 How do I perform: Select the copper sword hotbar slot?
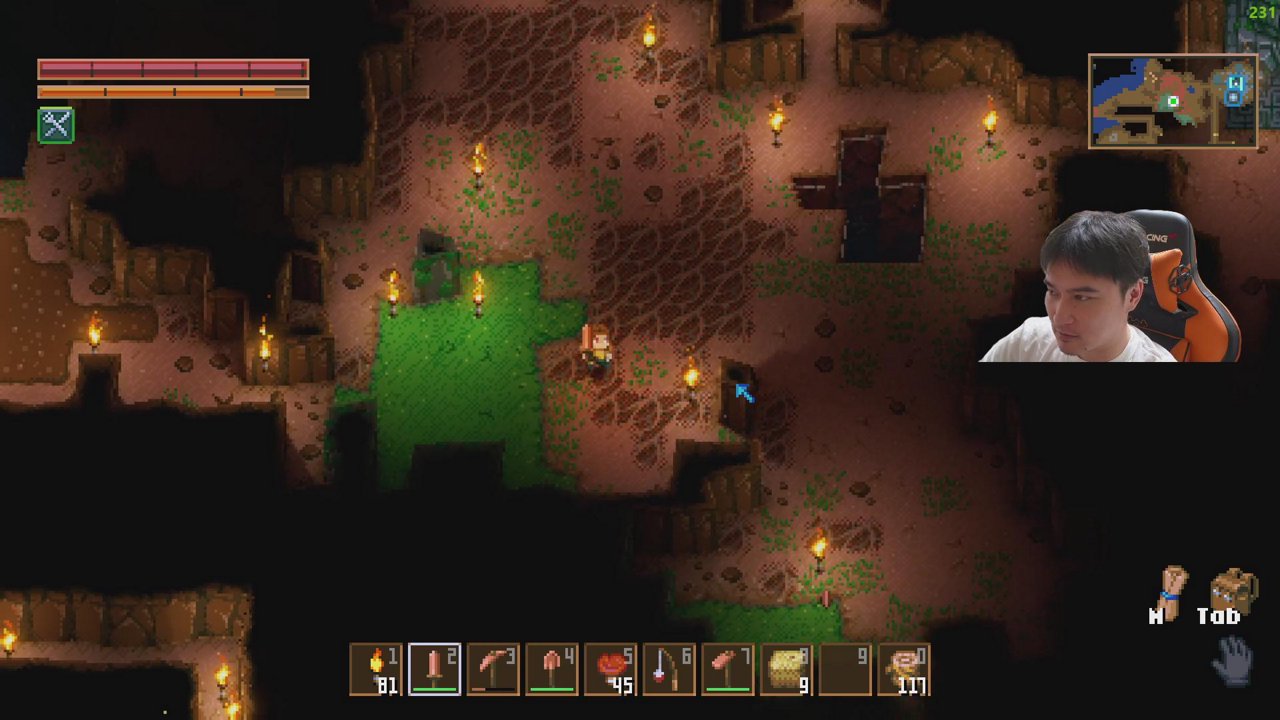(x=434, y=669)
